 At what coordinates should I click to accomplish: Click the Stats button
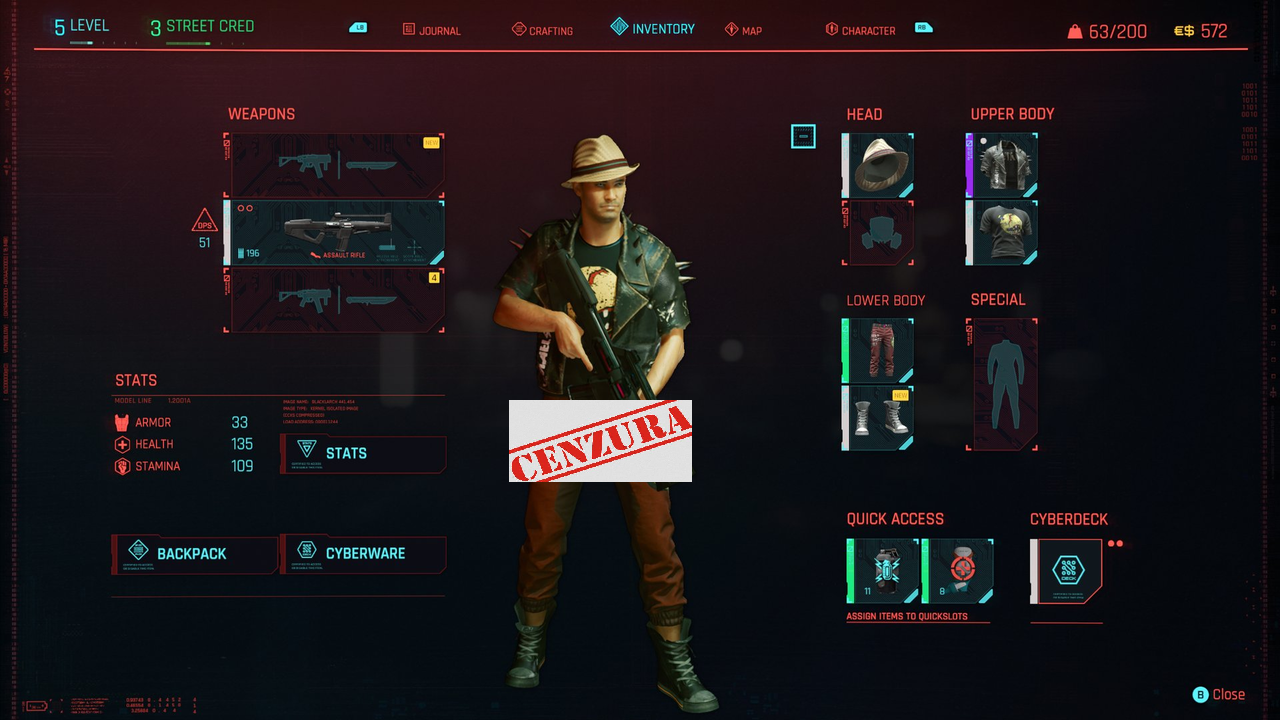(x=362, y=454)
